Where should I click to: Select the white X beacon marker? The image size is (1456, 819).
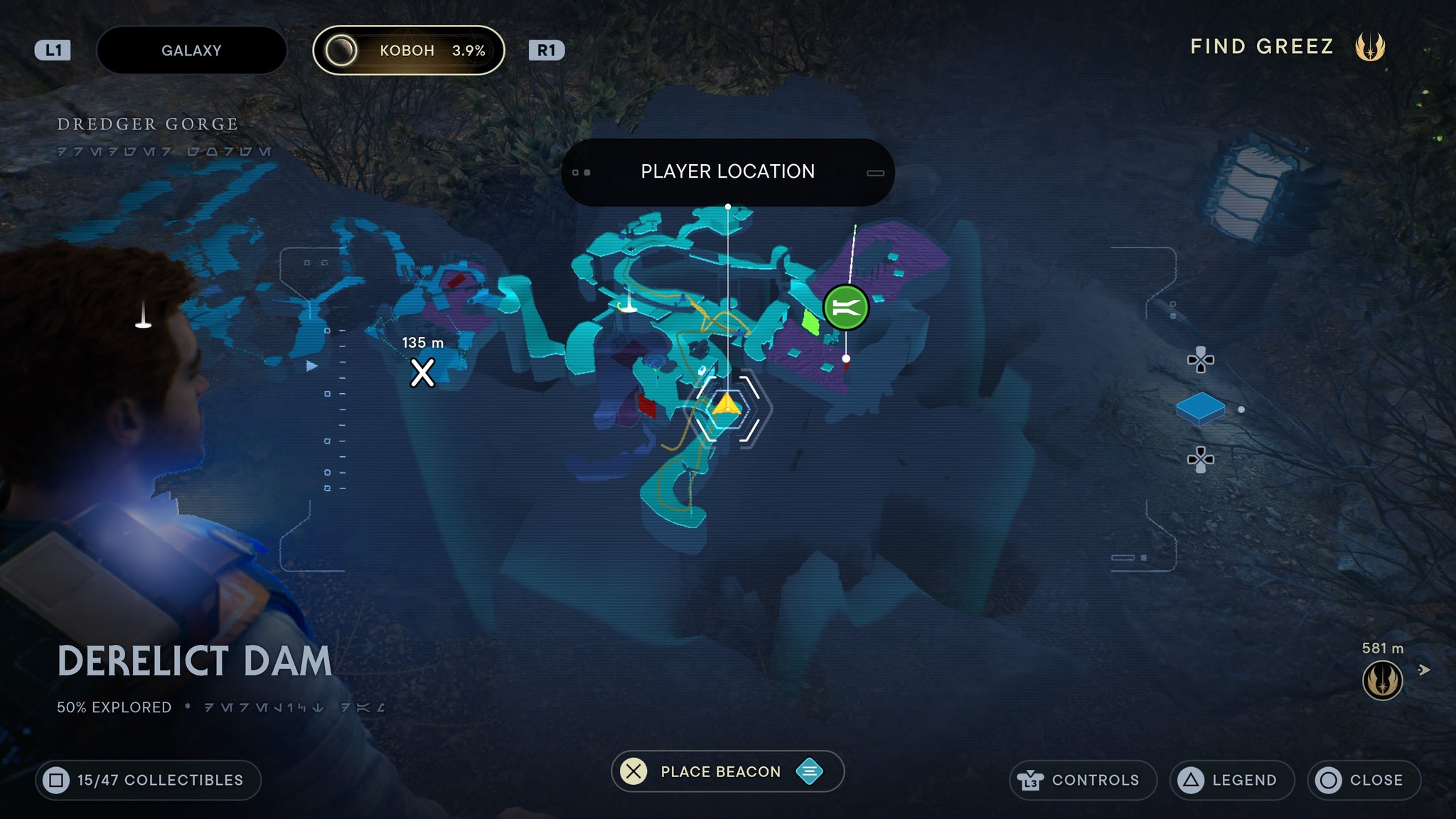(422, 373)
